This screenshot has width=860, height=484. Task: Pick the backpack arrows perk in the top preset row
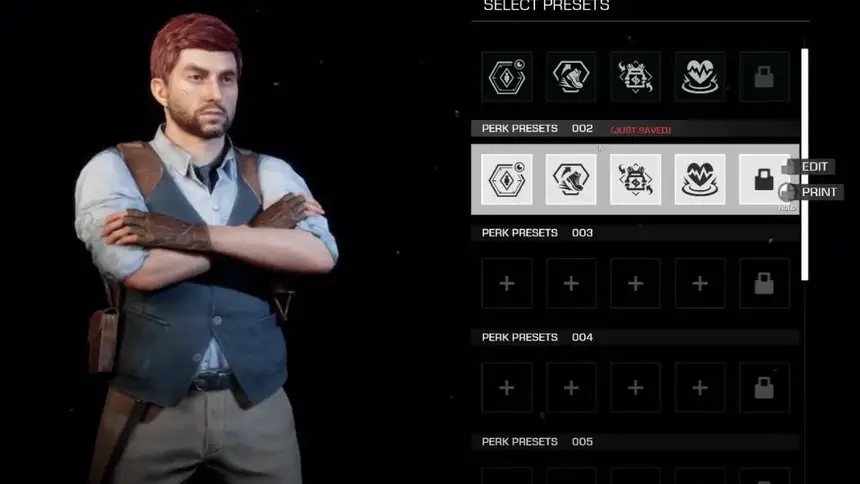point(636,77)
